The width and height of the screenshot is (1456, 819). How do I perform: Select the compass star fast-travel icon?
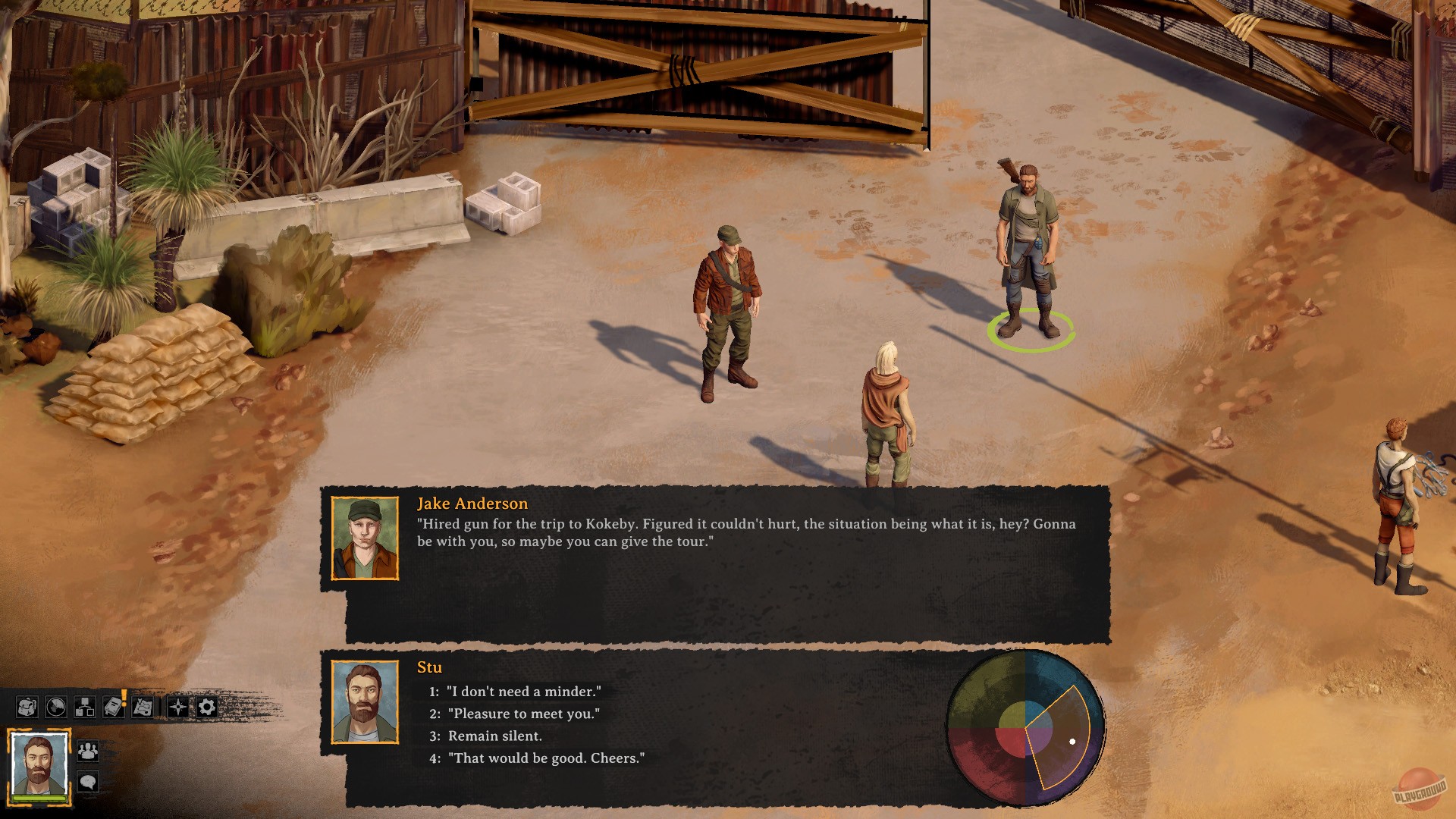pos(178,707)
